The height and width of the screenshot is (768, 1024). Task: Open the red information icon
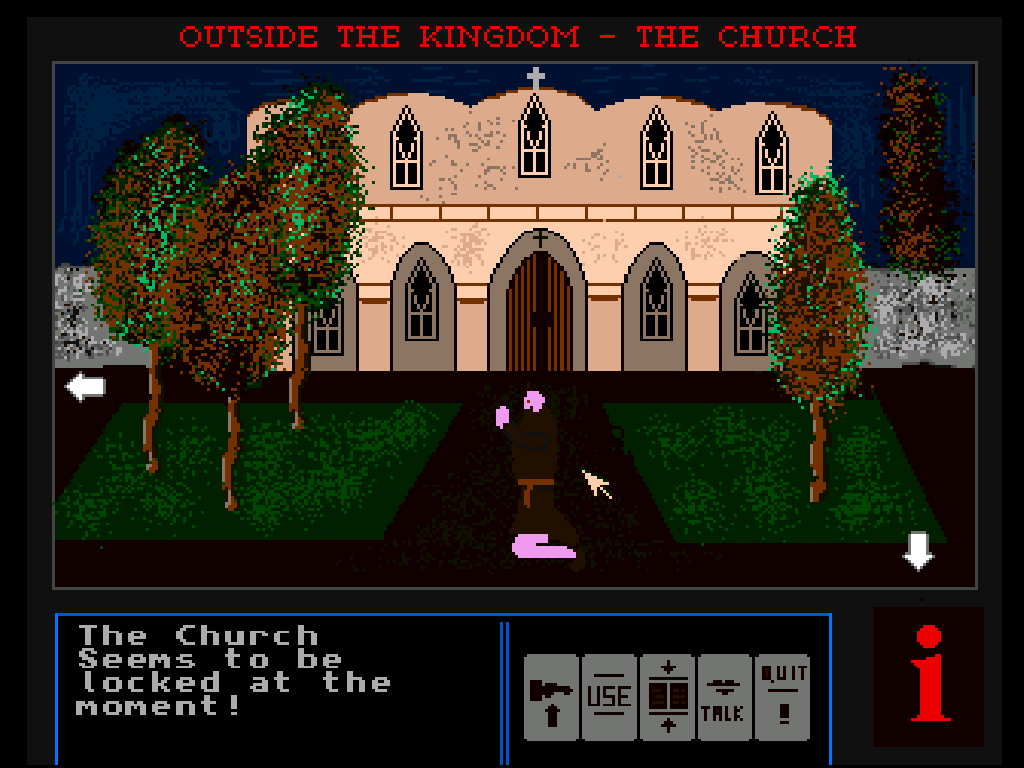point(929,676)
